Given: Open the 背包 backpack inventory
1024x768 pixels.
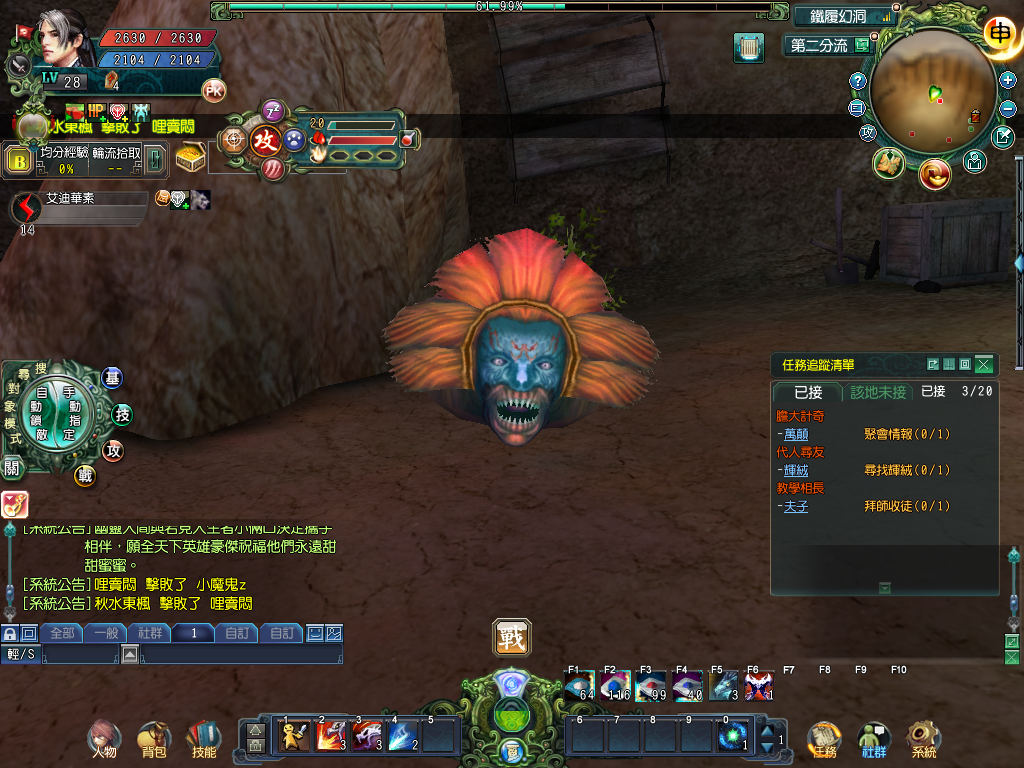Looking at the screenshot, I should 154,739.
